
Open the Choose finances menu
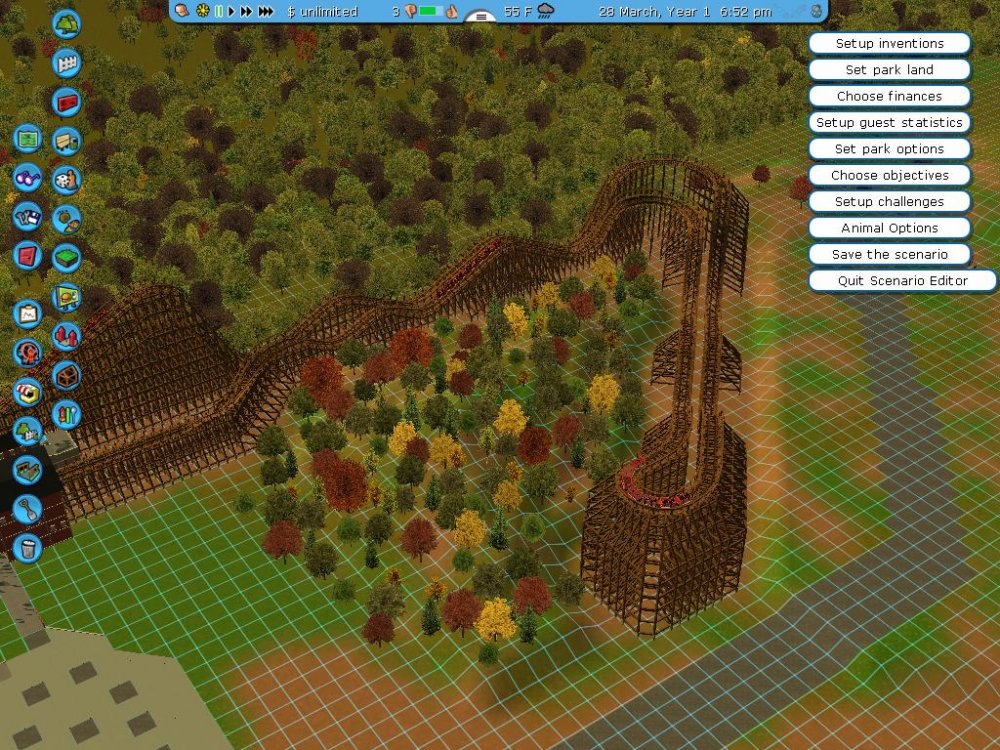click(889, 96)
